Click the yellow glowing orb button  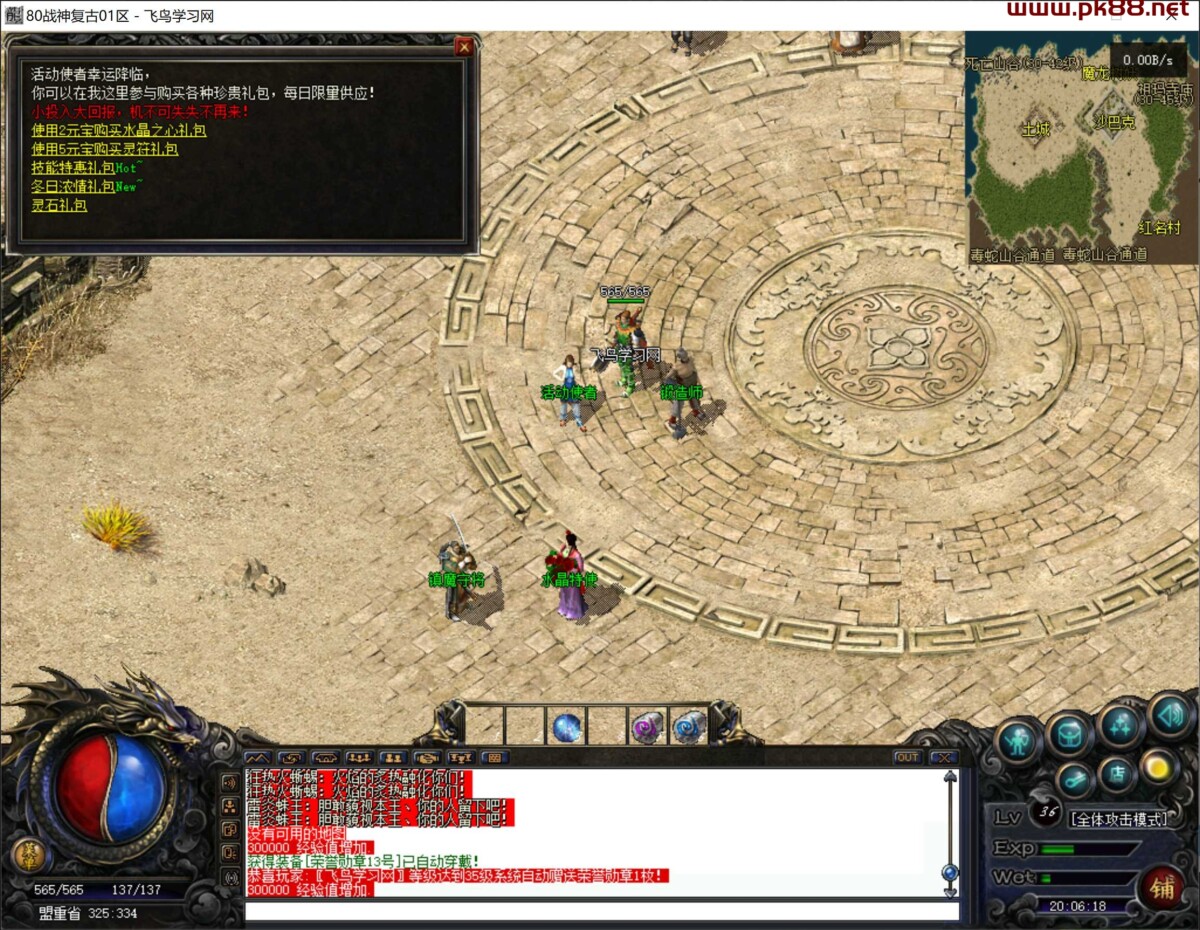pos(1159,767)
